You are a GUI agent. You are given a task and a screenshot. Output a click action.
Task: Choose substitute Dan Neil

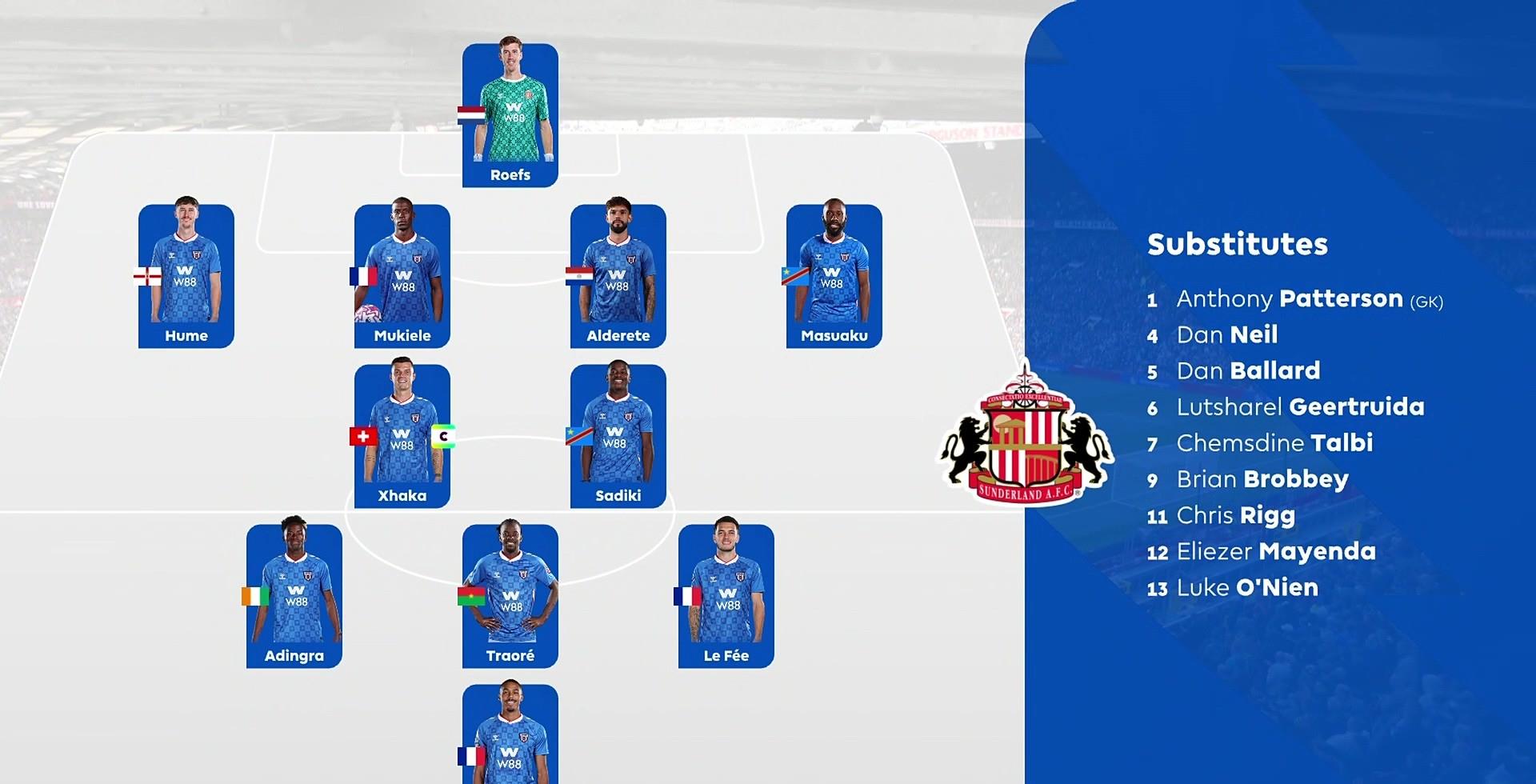coord(1226,335)
